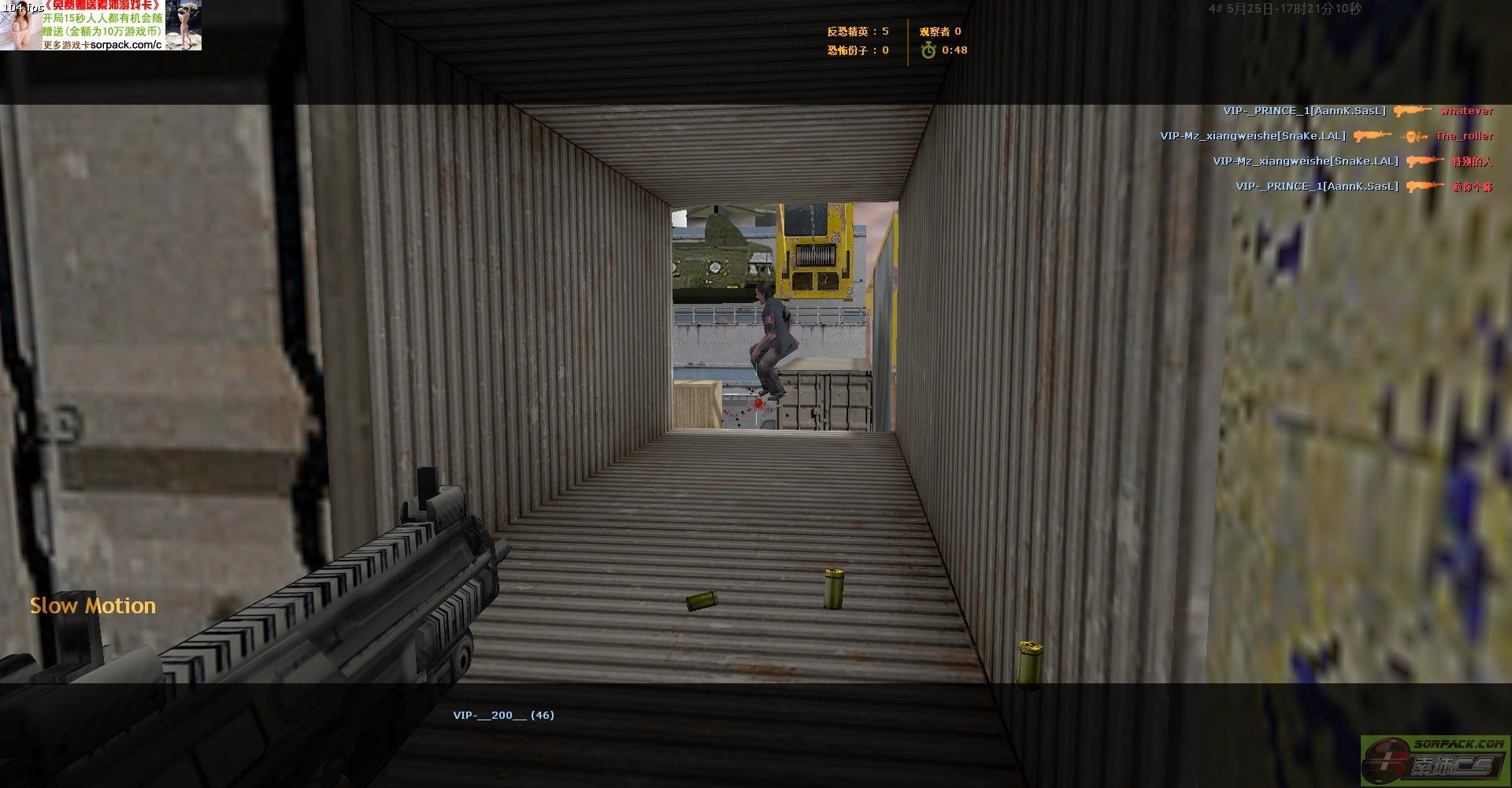Image resolution: width=1512 pixels, height=788 pixels.
Task: Open the sorpack.com ad banner
Action: pos(101,25)
